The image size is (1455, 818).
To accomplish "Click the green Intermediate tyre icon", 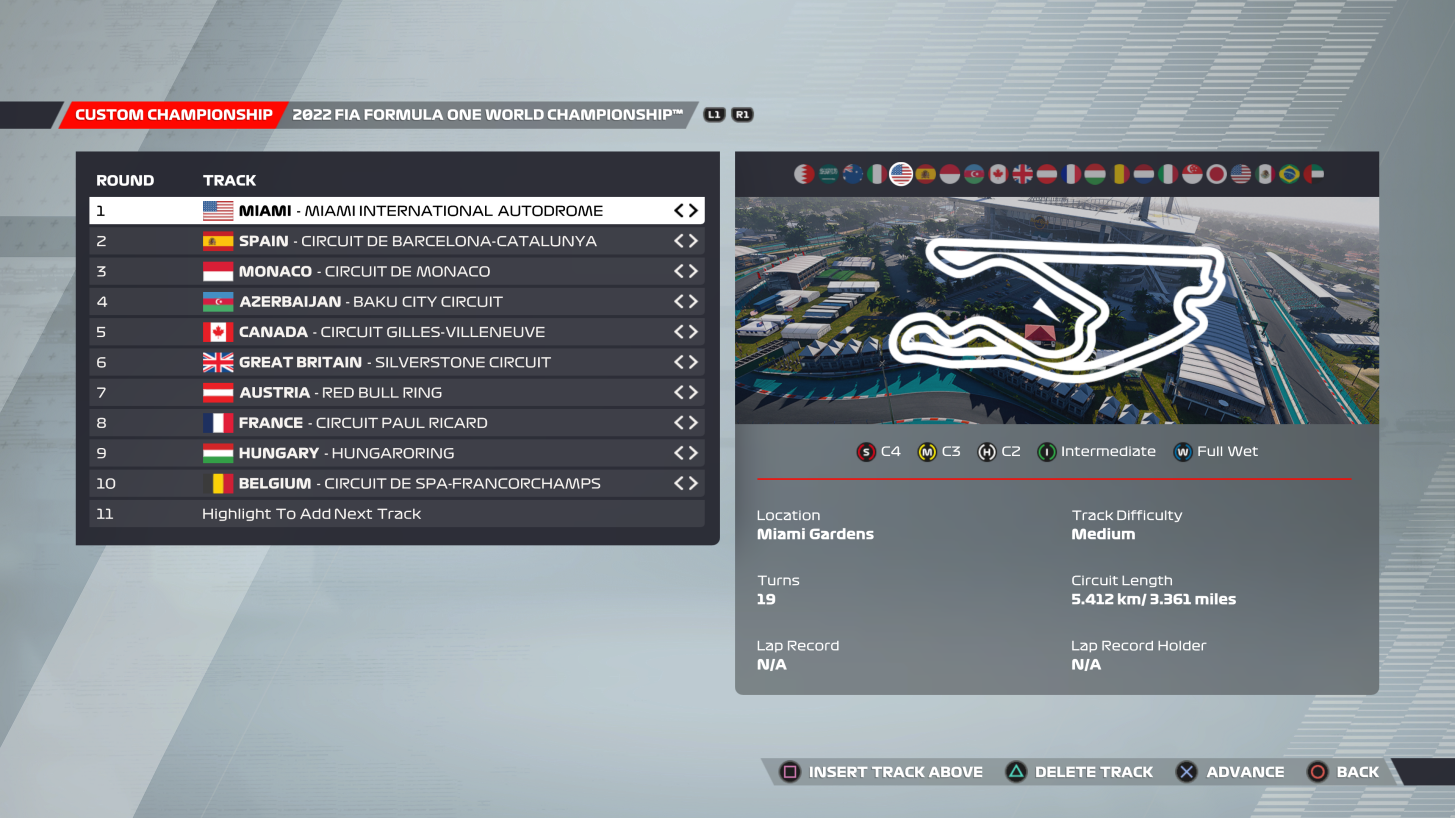I will point(1046,451).
